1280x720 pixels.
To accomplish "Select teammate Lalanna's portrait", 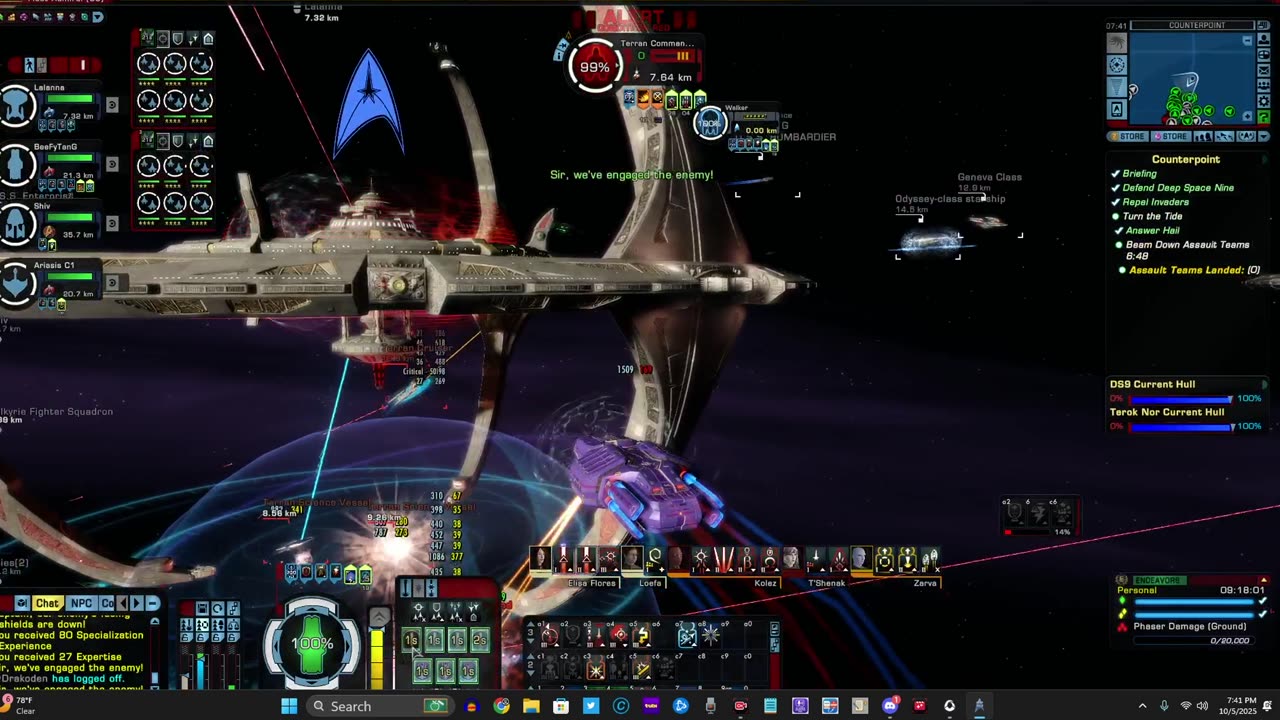I will point(17,105).
